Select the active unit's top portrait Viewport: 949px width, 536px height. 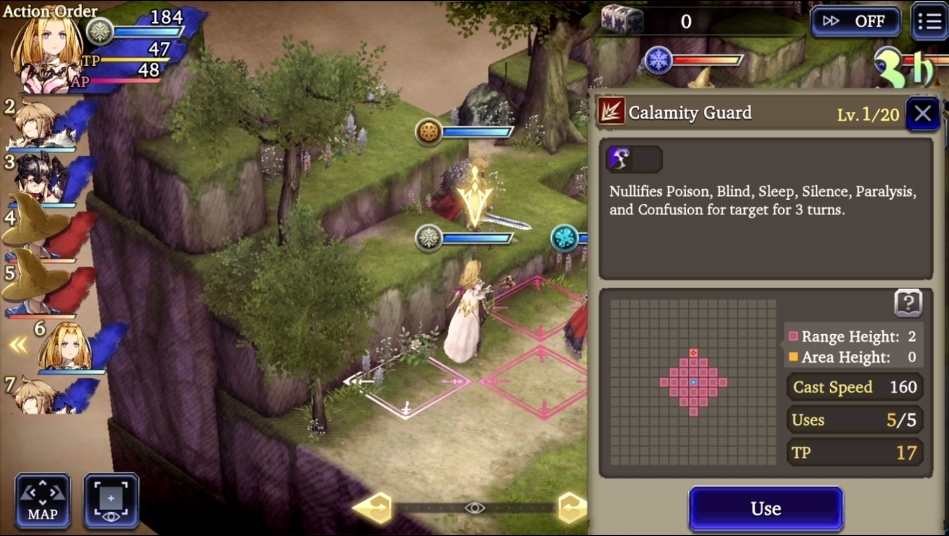coord(45,48)
